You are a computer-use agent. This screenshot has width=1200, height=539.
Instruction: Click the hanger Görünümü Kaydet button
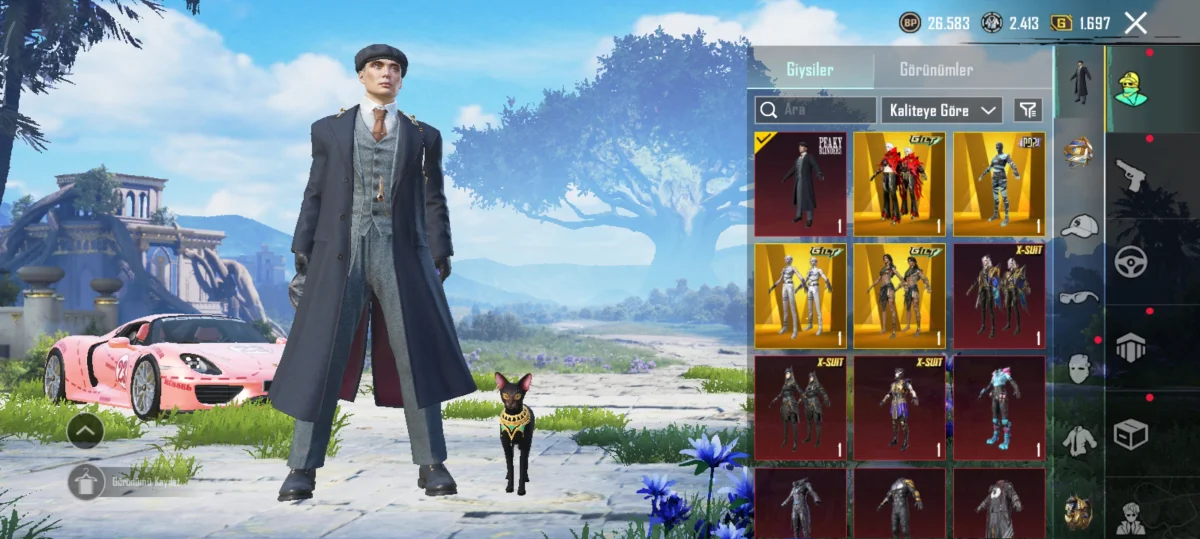click(86, 481)
